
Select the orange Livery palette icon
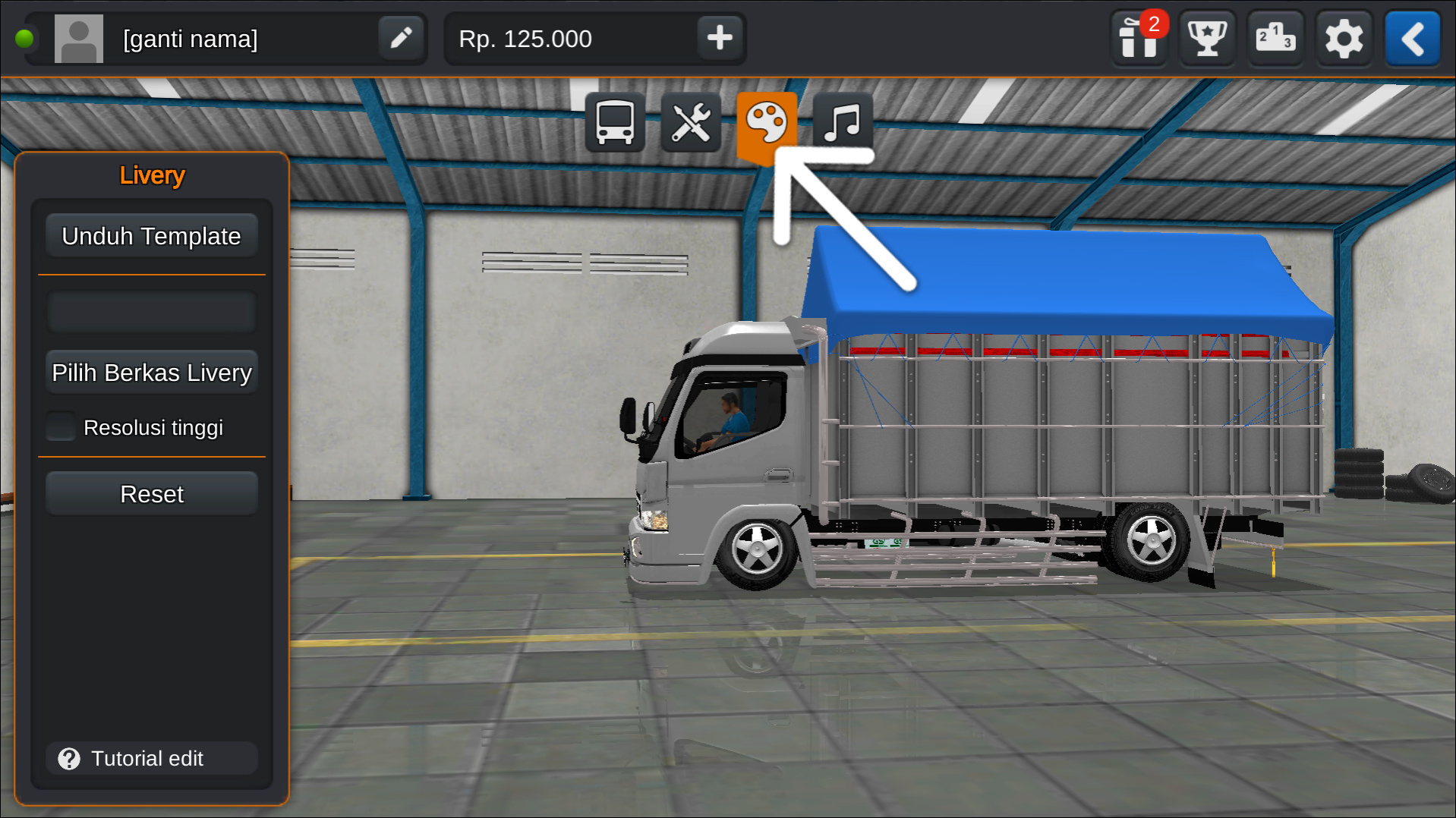point(767,123)
